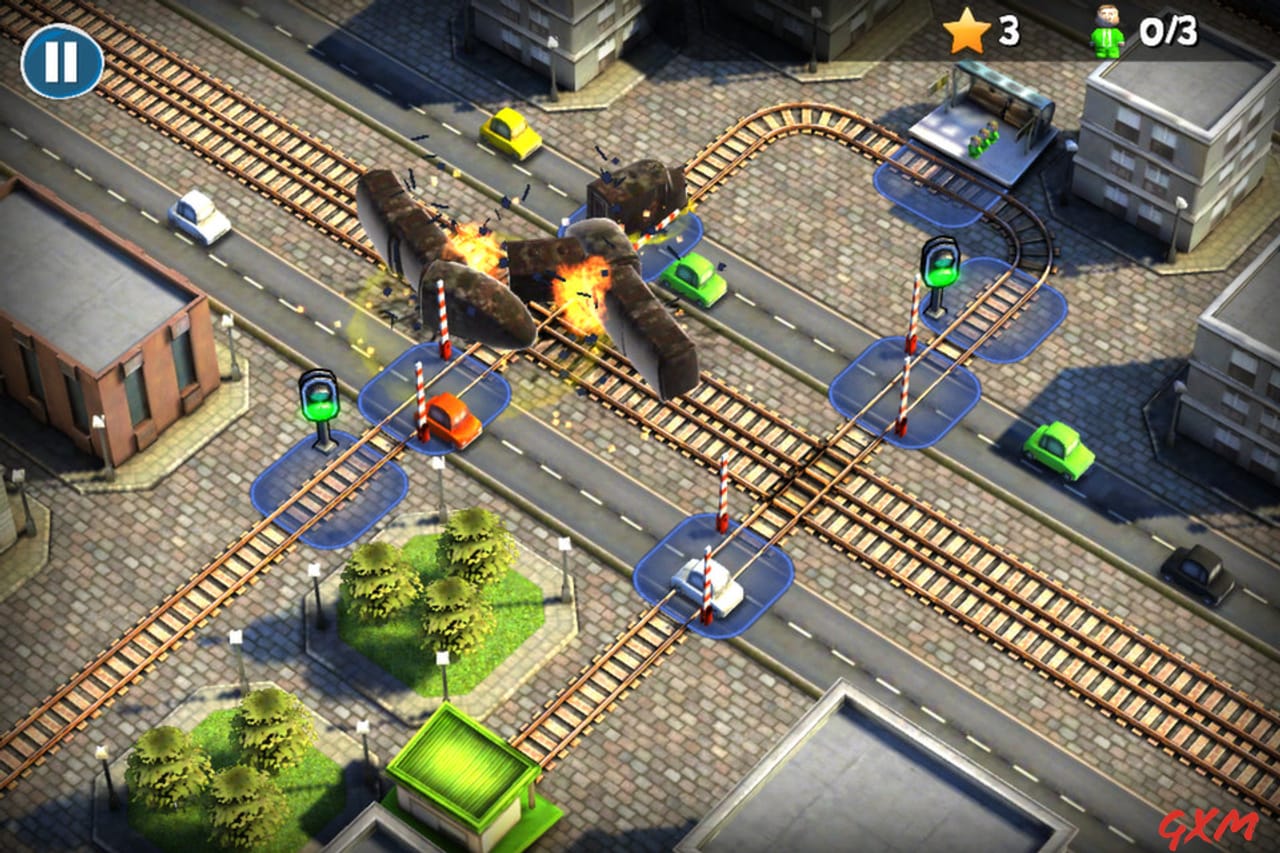The height and width of the screenshot is (853, 1280).
Task: Click the barrier on the top-right crossing pad
Action: (910, 330)
